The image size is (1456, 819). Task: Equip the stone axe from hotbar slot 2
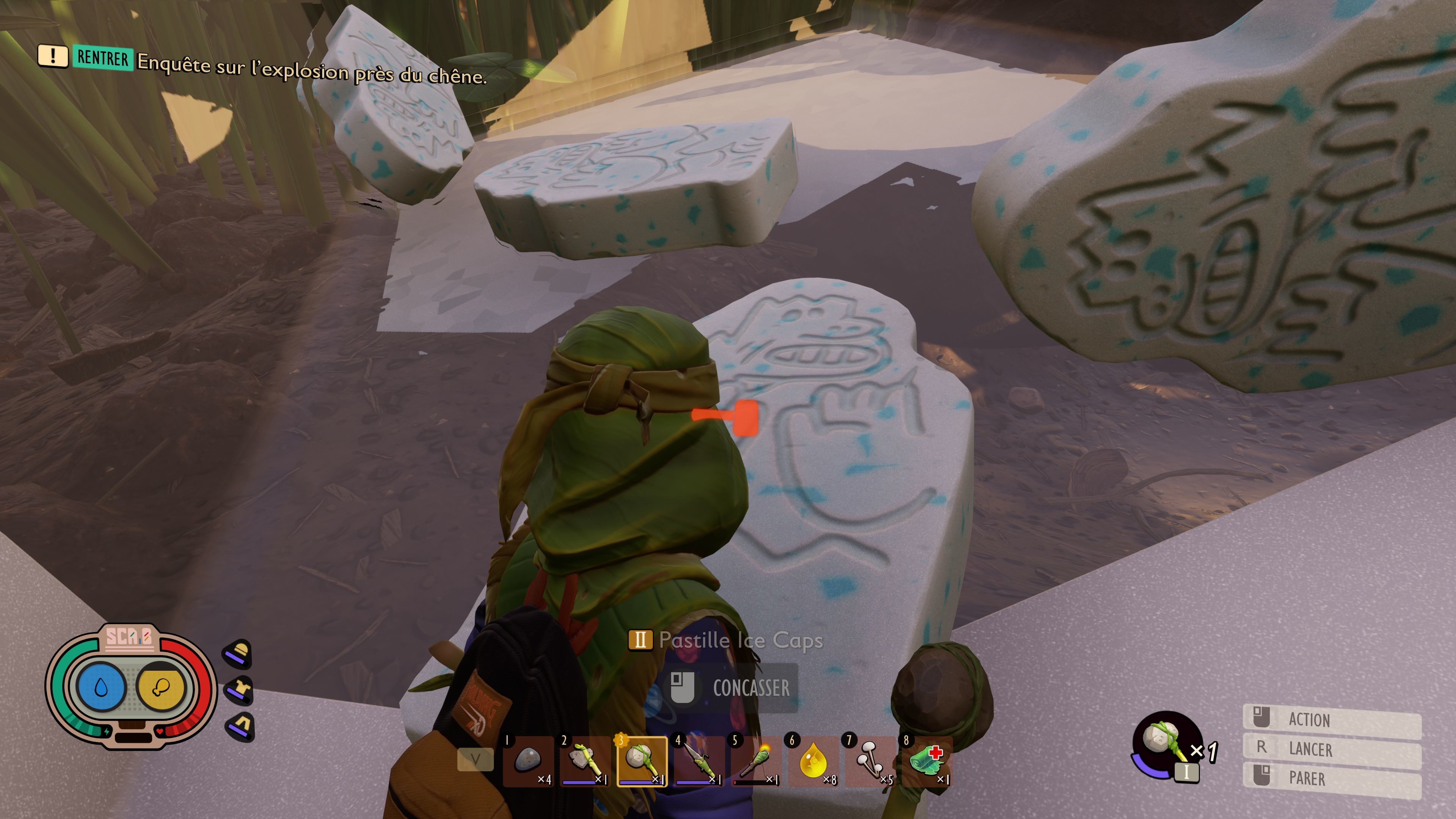(585, 761)
